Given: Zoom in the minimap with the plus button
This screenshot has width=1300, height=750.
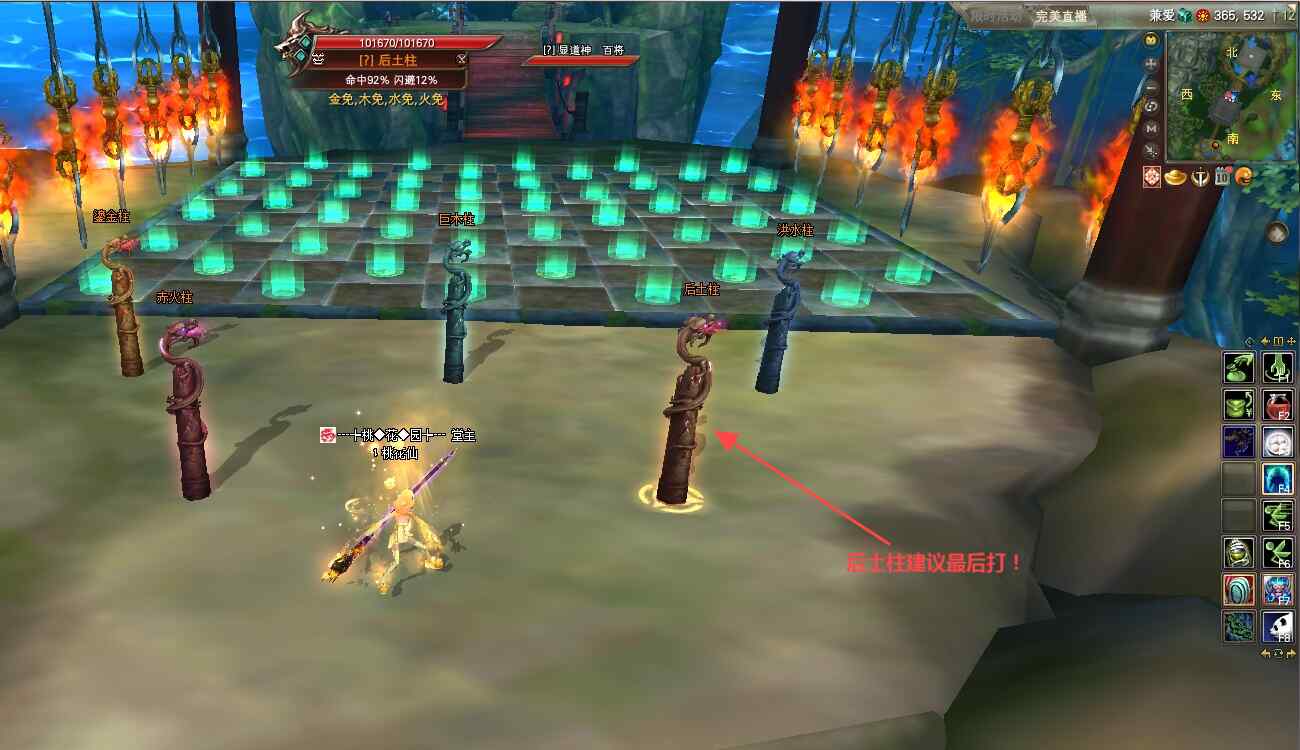Looking at the screenshot, I should 1152,63.
